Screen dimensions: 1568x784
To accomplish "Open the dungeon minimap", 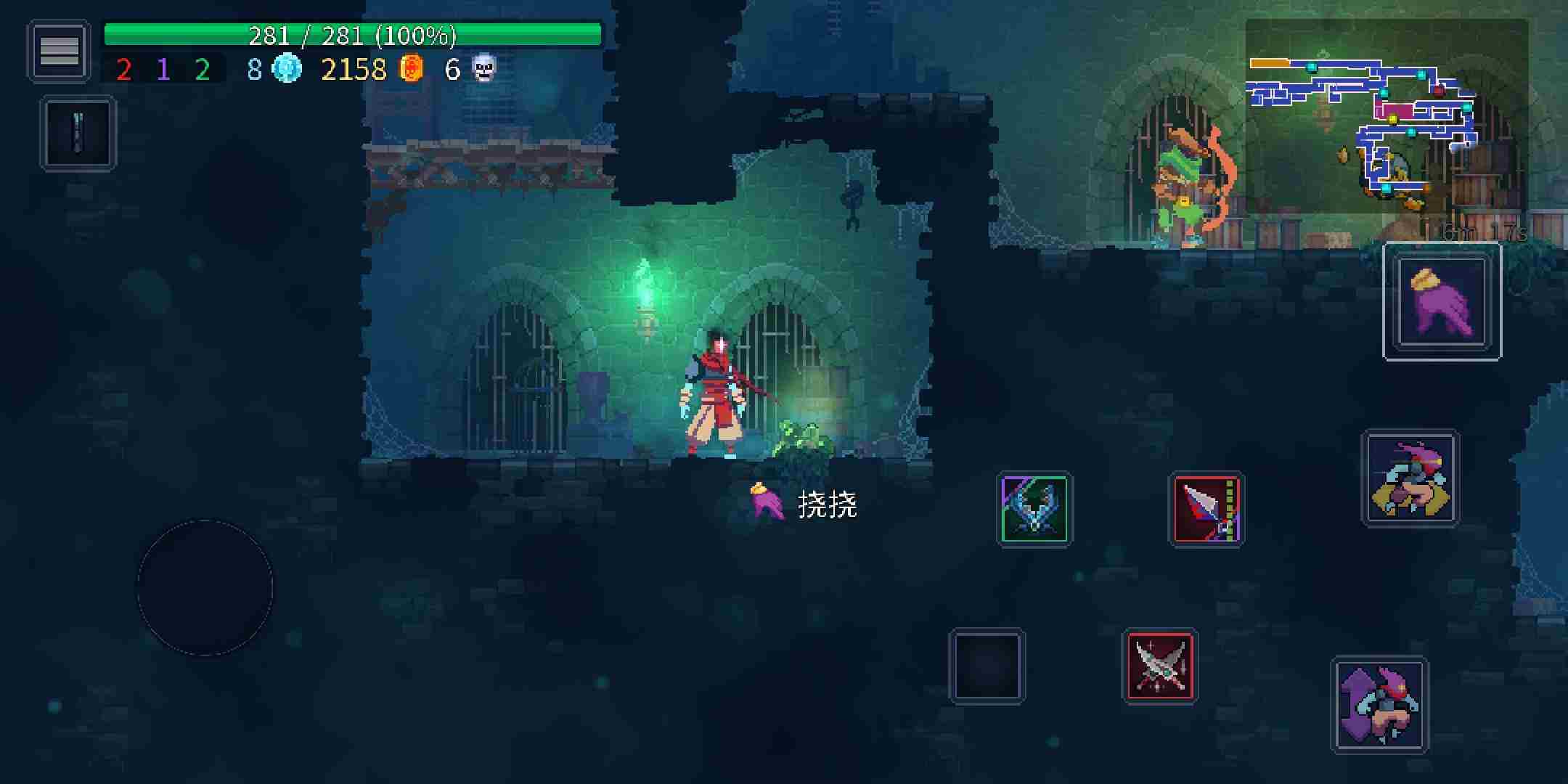I will [x=1385, y=116].
